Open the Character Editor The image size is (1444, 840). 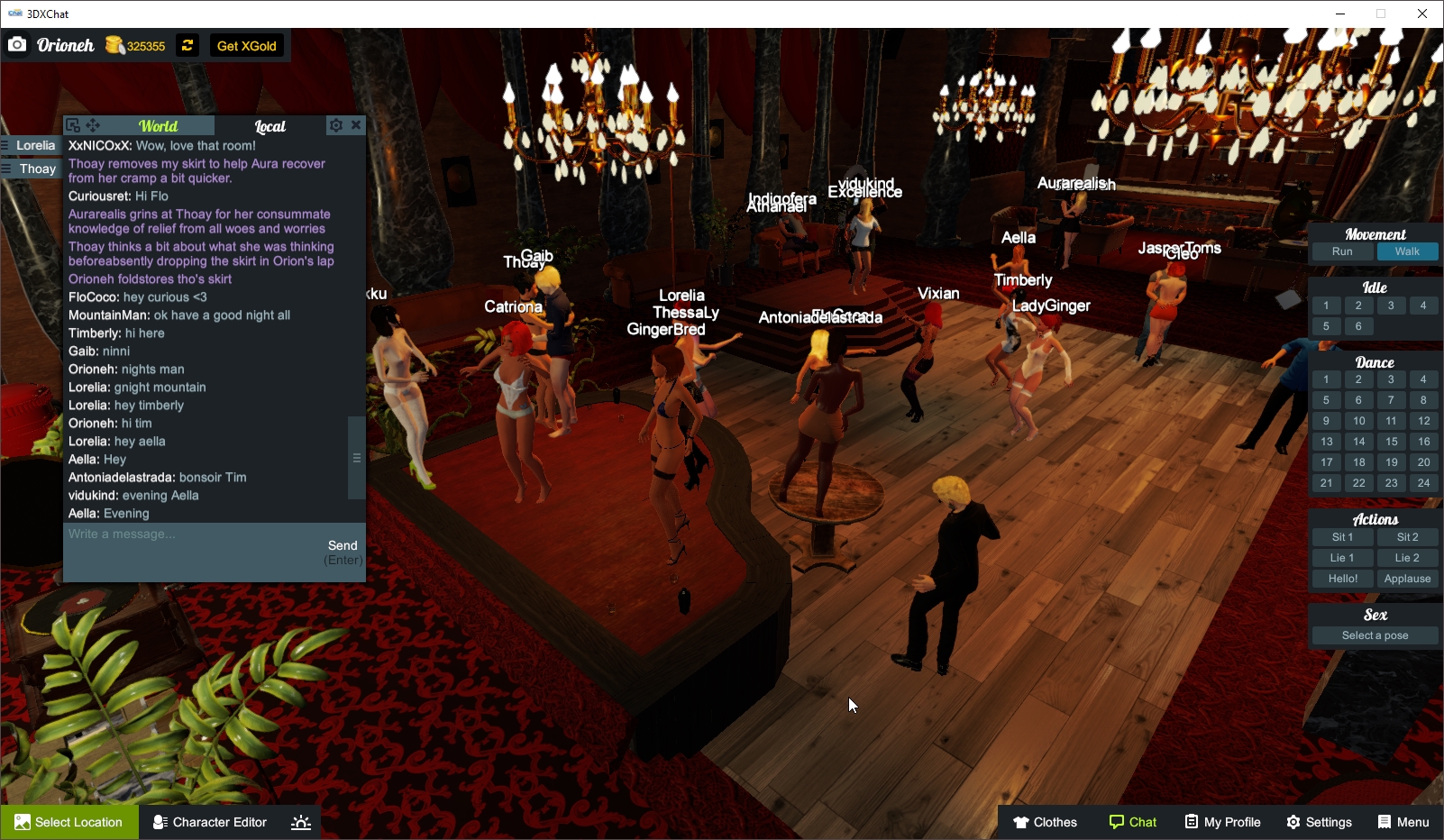click(209, 822)
